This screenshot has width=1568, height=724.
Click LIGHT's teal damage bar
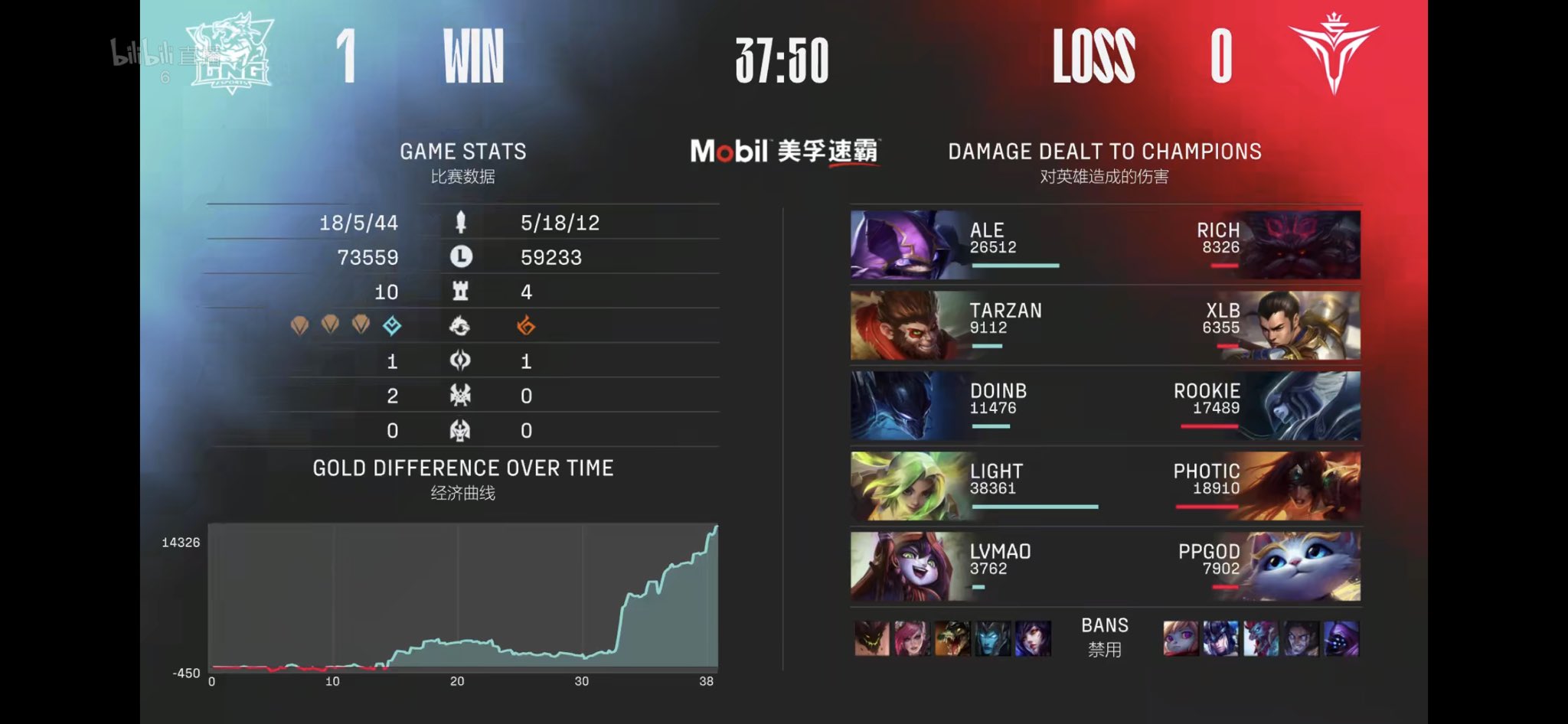click(x=1034, y=505)
